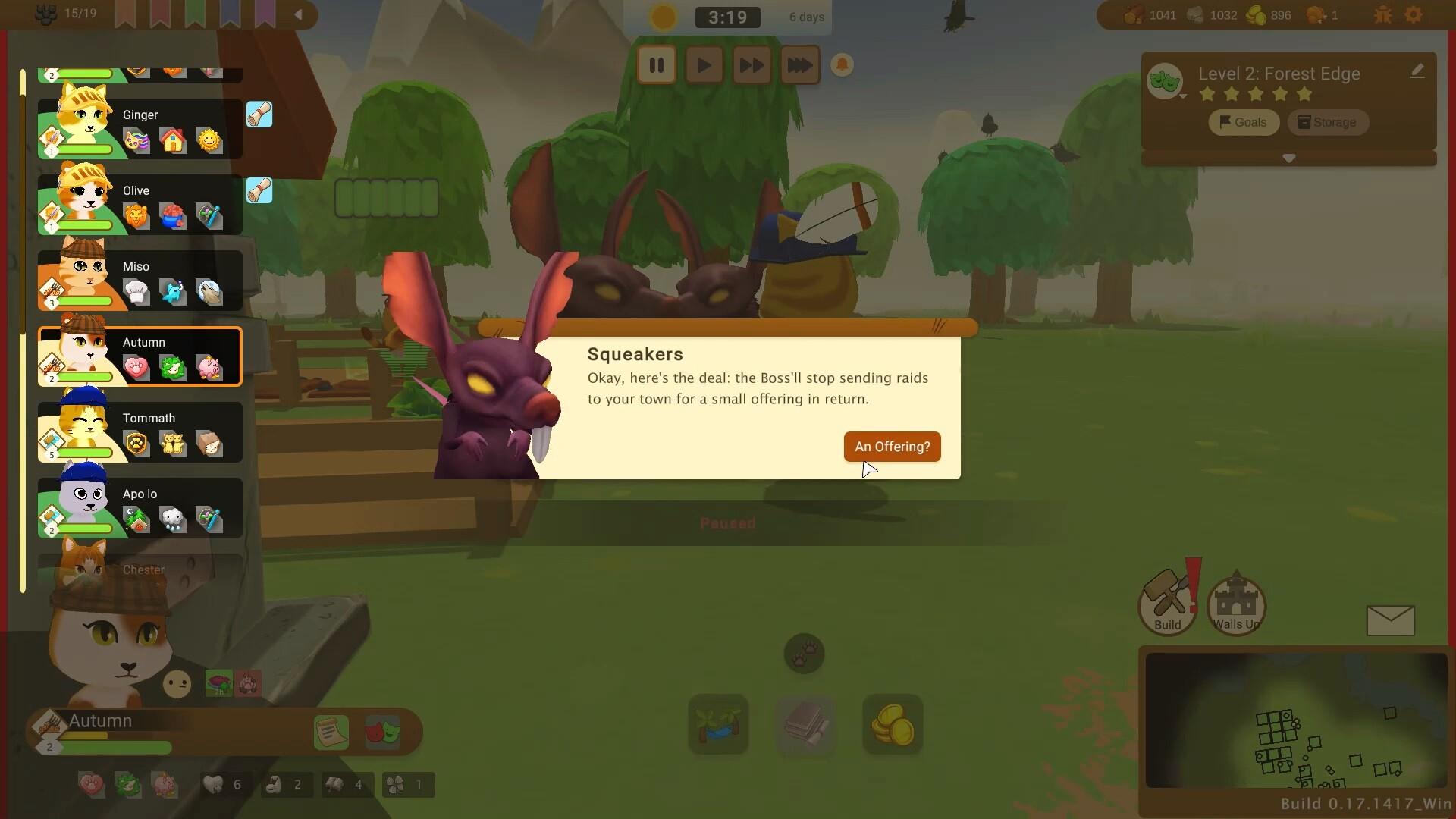Switch to the Goals tab
Image resolution: width=1456 pixels, height=819 pixels.
1243,122
